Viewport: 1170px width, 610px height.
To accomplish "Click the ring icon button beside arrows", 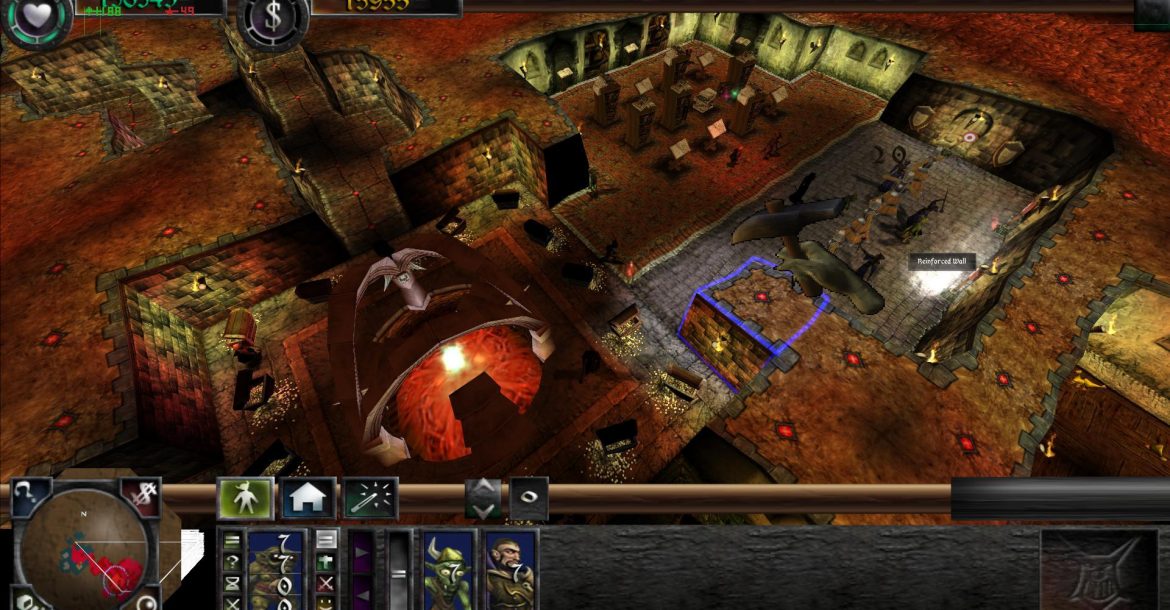I will (529, 498).
